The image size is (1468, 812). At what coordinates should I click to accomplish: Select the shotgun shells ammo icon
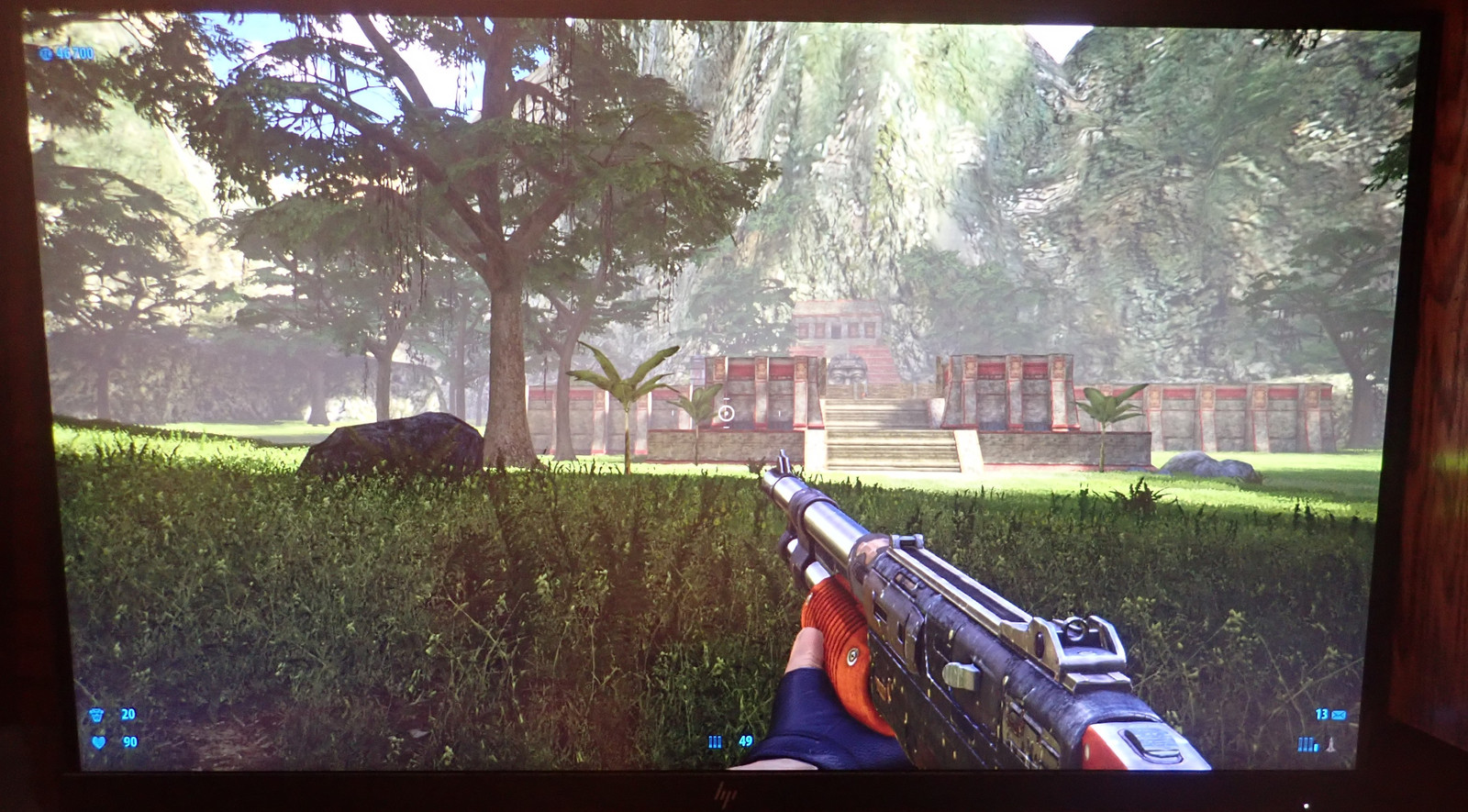point(716,741)
